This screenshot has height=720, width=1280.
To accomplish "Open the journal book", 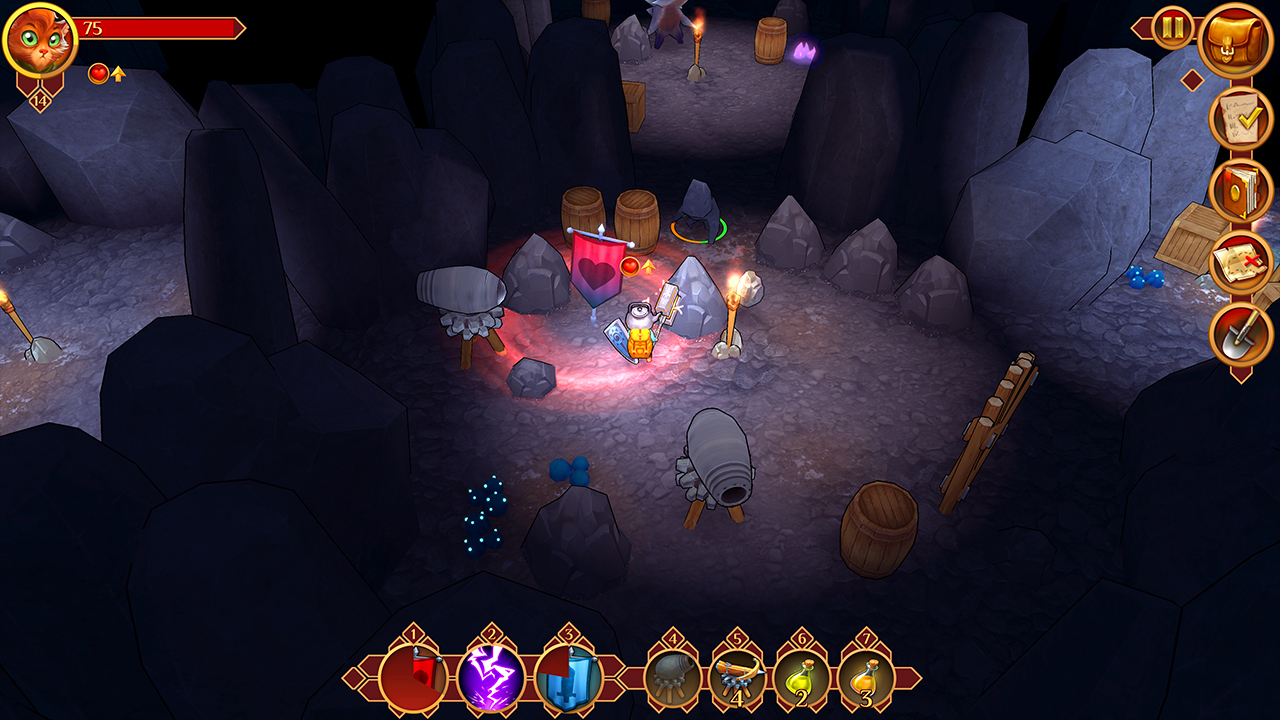I will pos(1236,190).
